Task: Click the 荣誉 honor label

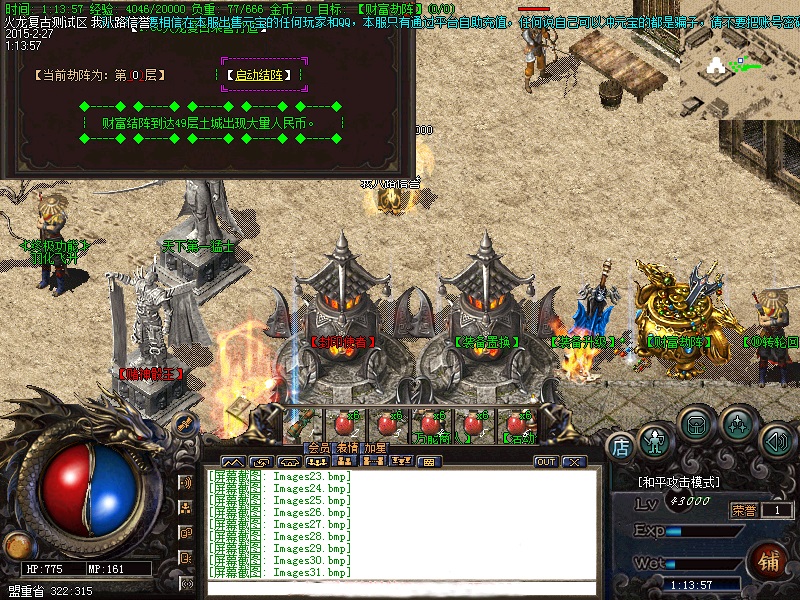Action: (743, 510)
